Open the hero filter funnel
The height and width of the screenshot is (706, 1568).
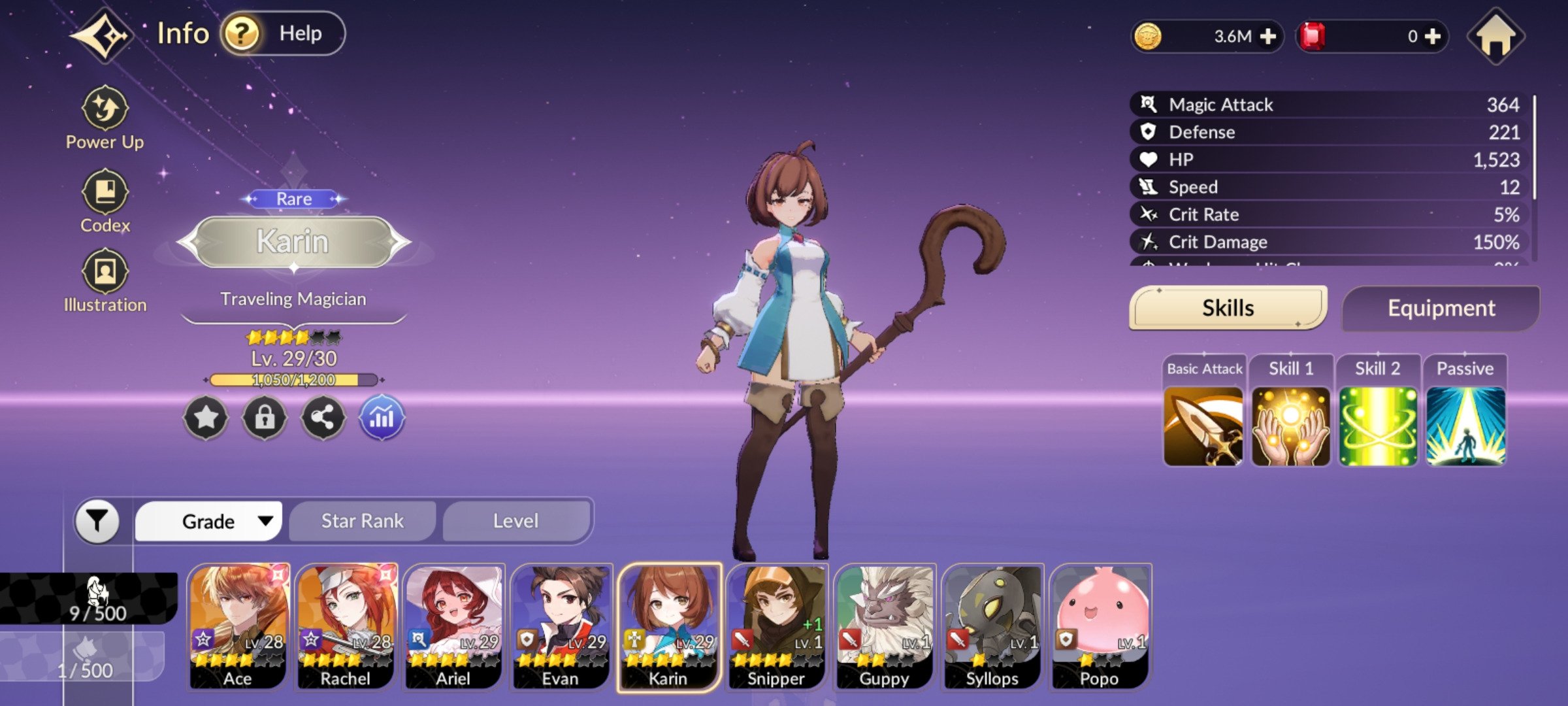tap(97, 521)
